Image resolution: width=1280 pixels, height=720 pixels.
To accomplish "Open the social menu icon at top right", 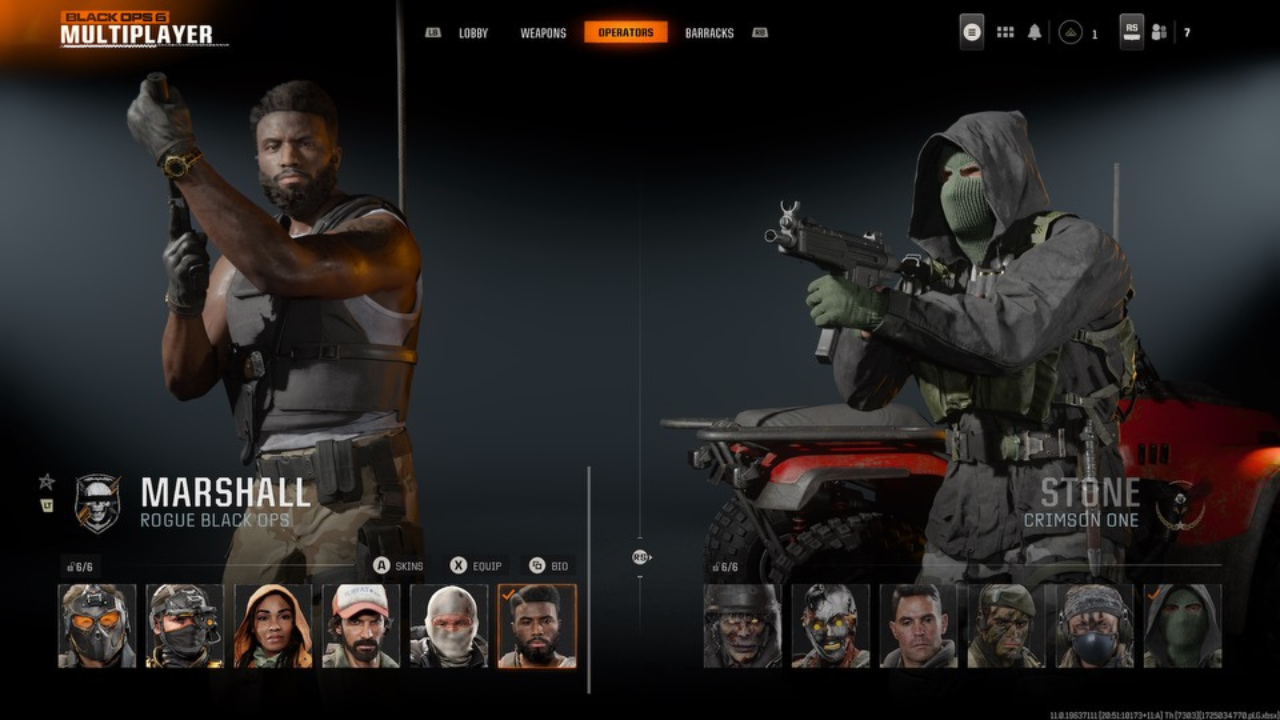I will (x=1160, y=31).
